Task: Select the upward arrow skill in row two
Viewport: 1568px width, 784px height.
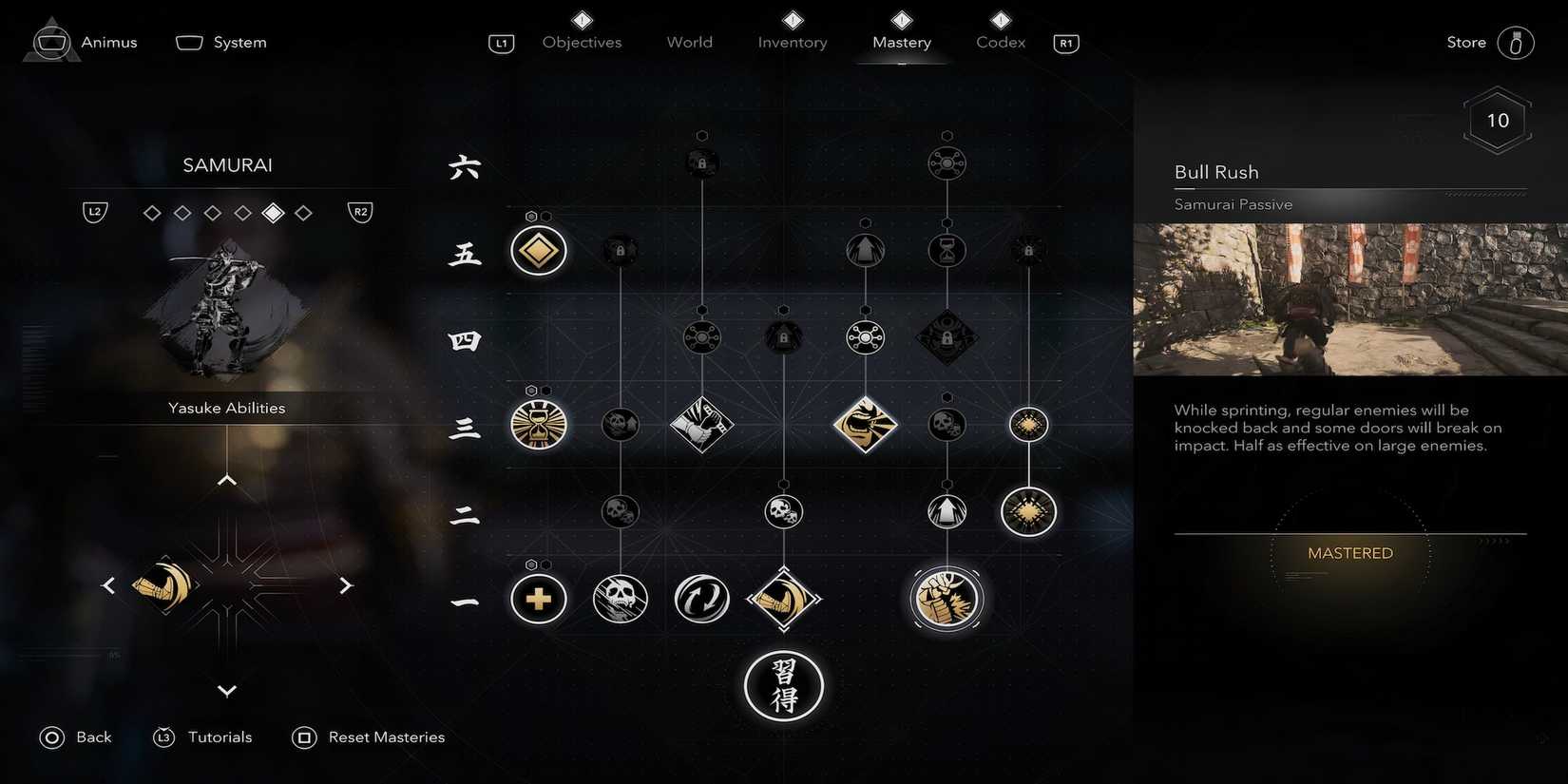Action: (946, 511)
